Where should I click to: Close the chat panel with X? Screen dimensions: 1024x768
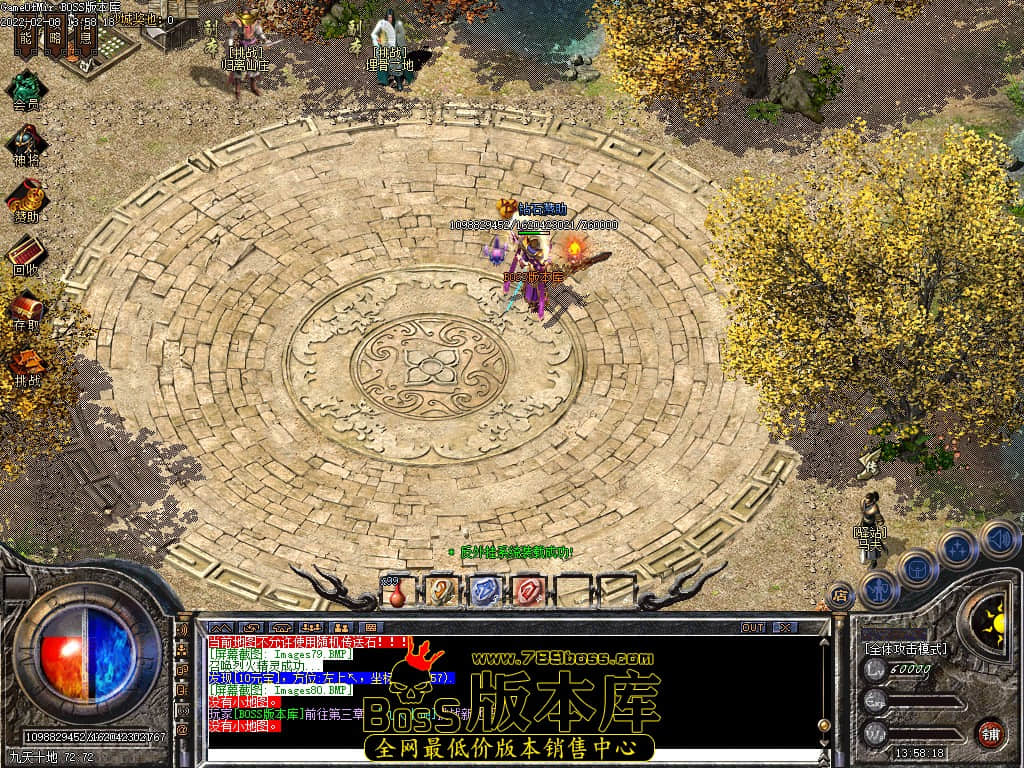785,627
